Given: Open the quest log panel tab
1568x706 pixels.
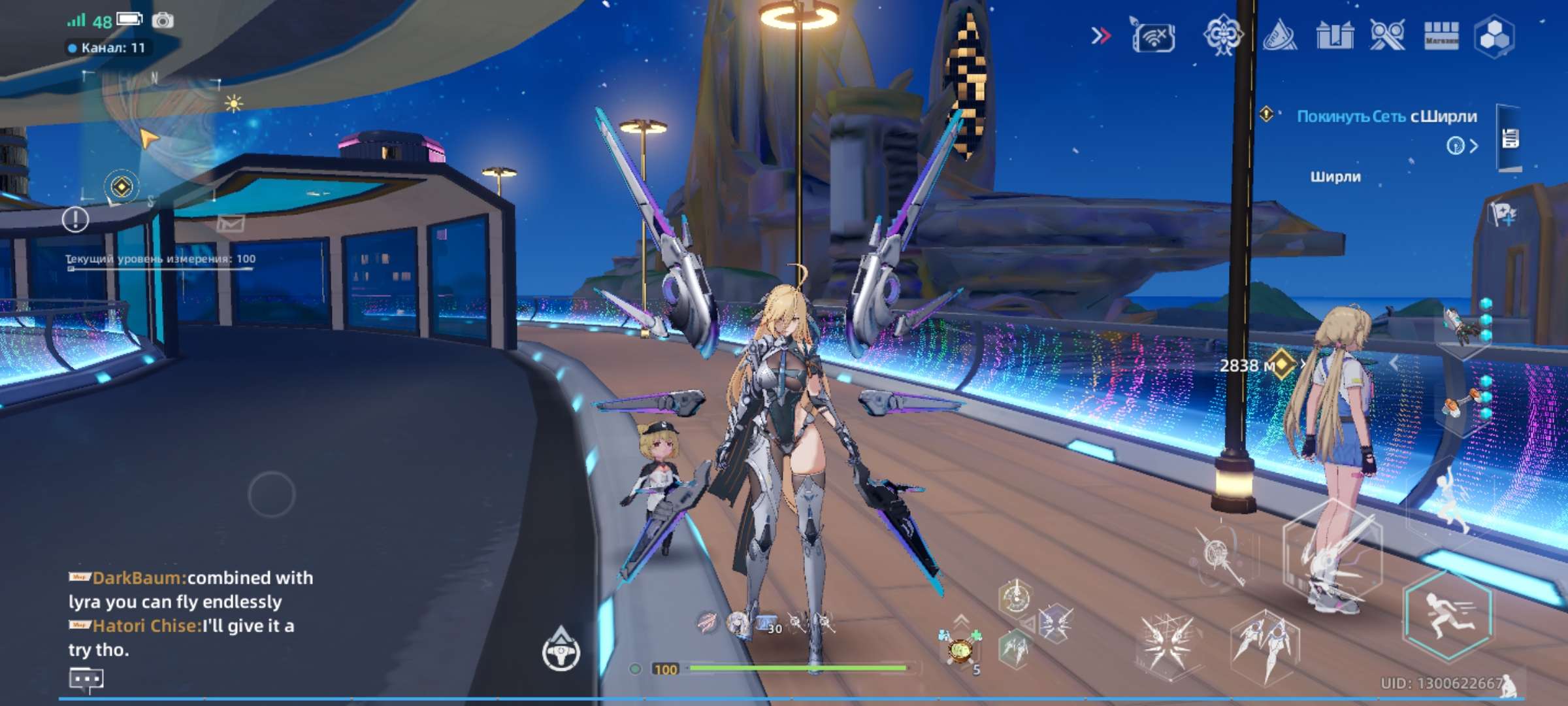Looking at the screenshot, I should coord(1510,139).
